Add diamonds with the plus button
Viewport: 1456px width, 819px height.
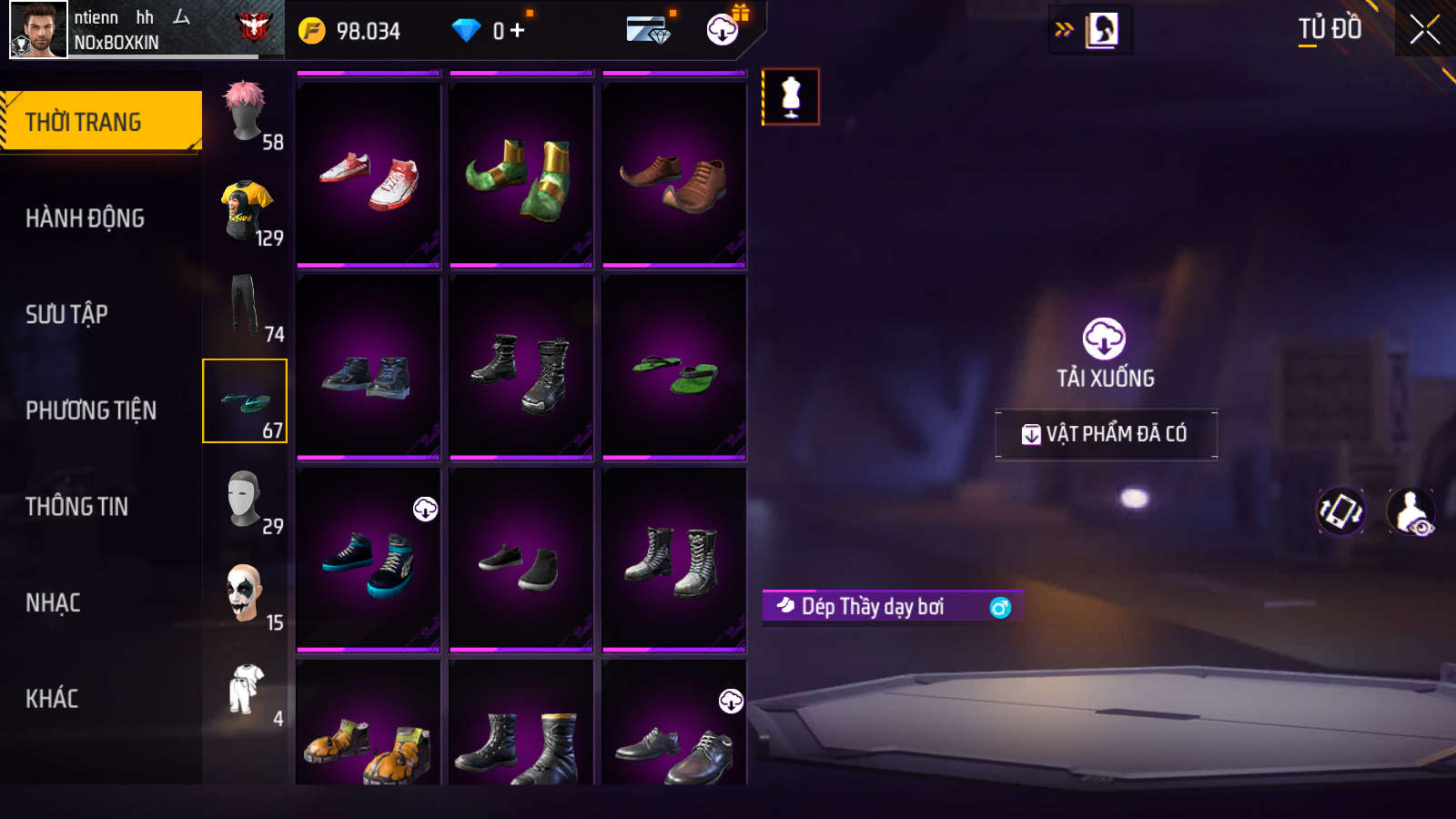click(518, 31)
